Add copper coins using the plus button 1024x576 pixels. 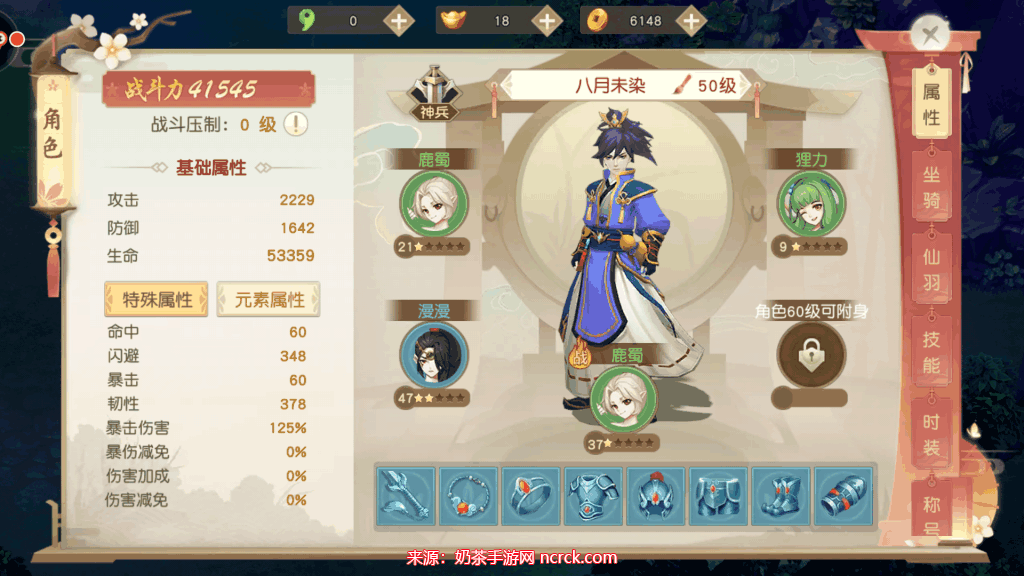[x=689, y=20]
